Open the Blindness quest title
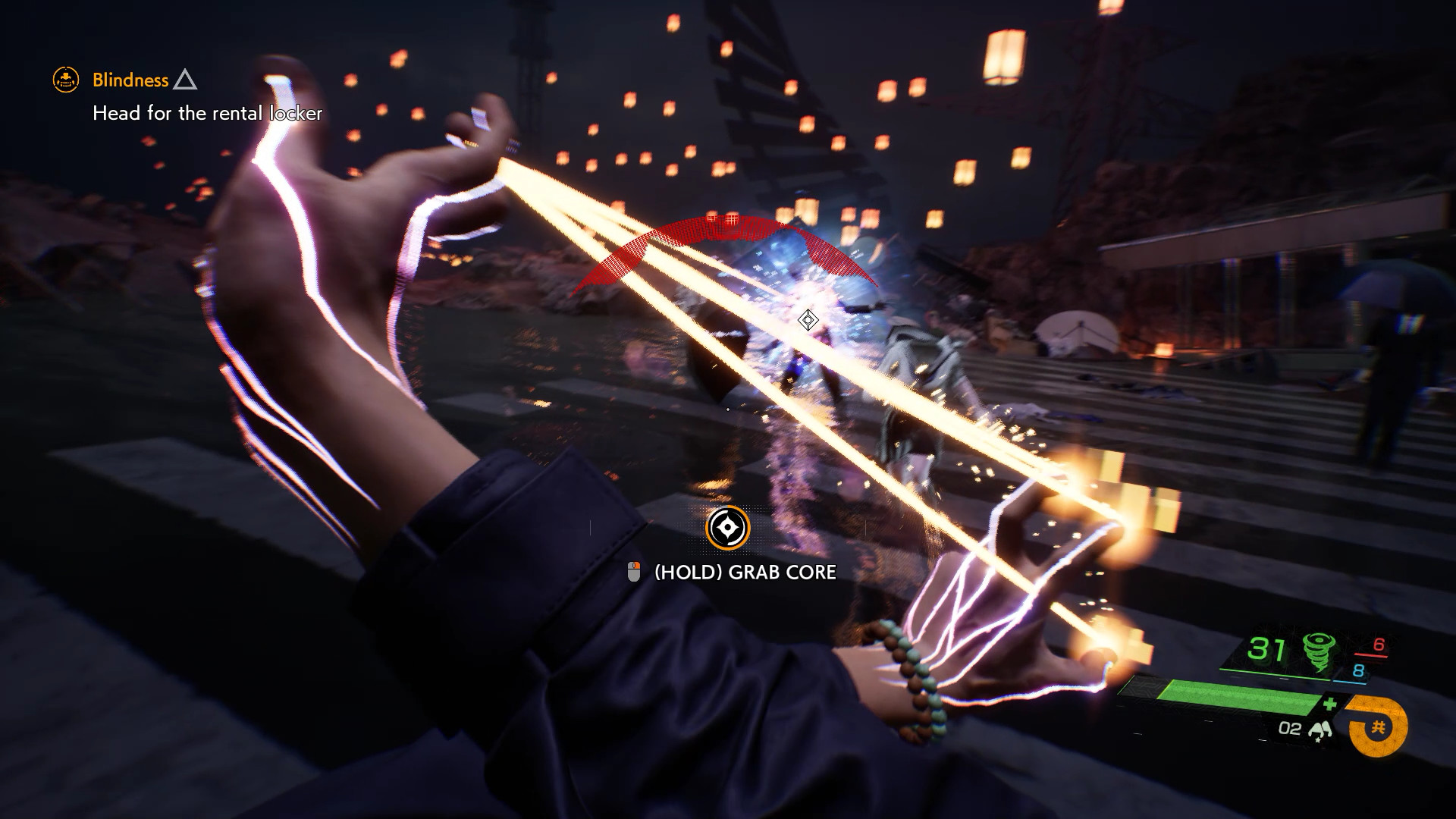 pyautogui.click(x=130, y=80)
